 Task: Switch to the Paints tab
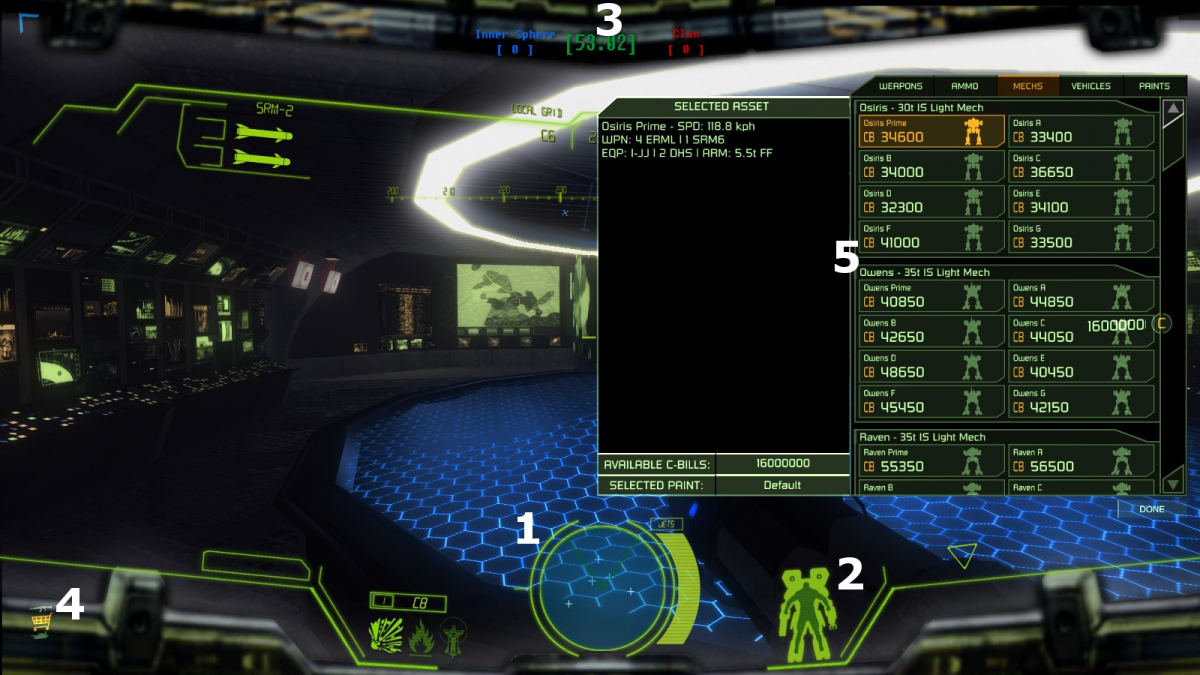1154,86
